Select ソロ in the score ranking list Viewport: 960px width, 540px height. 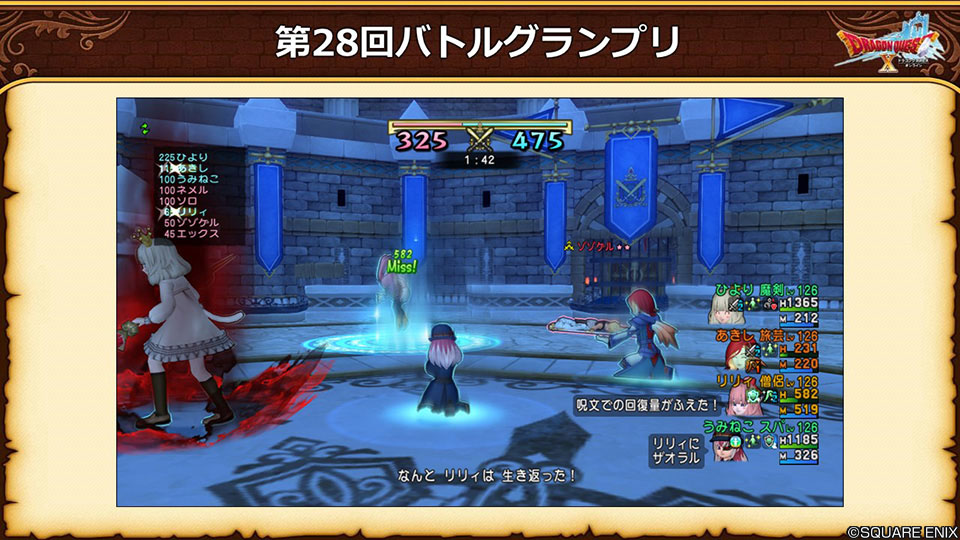[x=184, y=201]
